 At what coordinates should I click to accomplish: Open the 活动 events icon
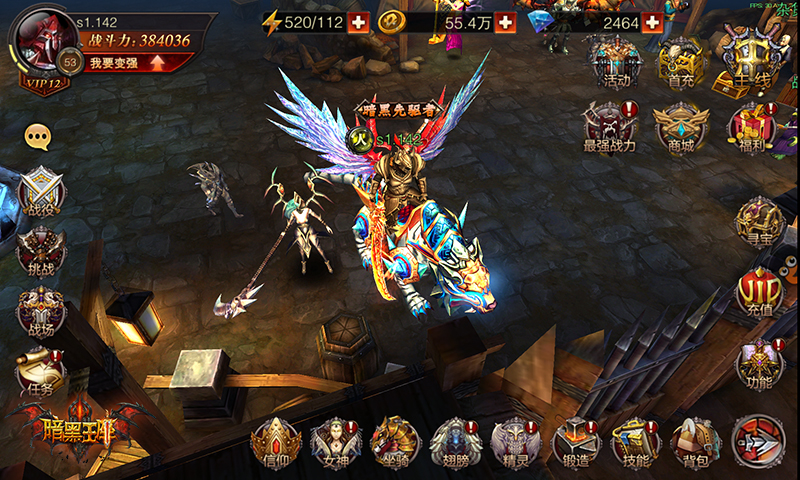coord(612,62)
